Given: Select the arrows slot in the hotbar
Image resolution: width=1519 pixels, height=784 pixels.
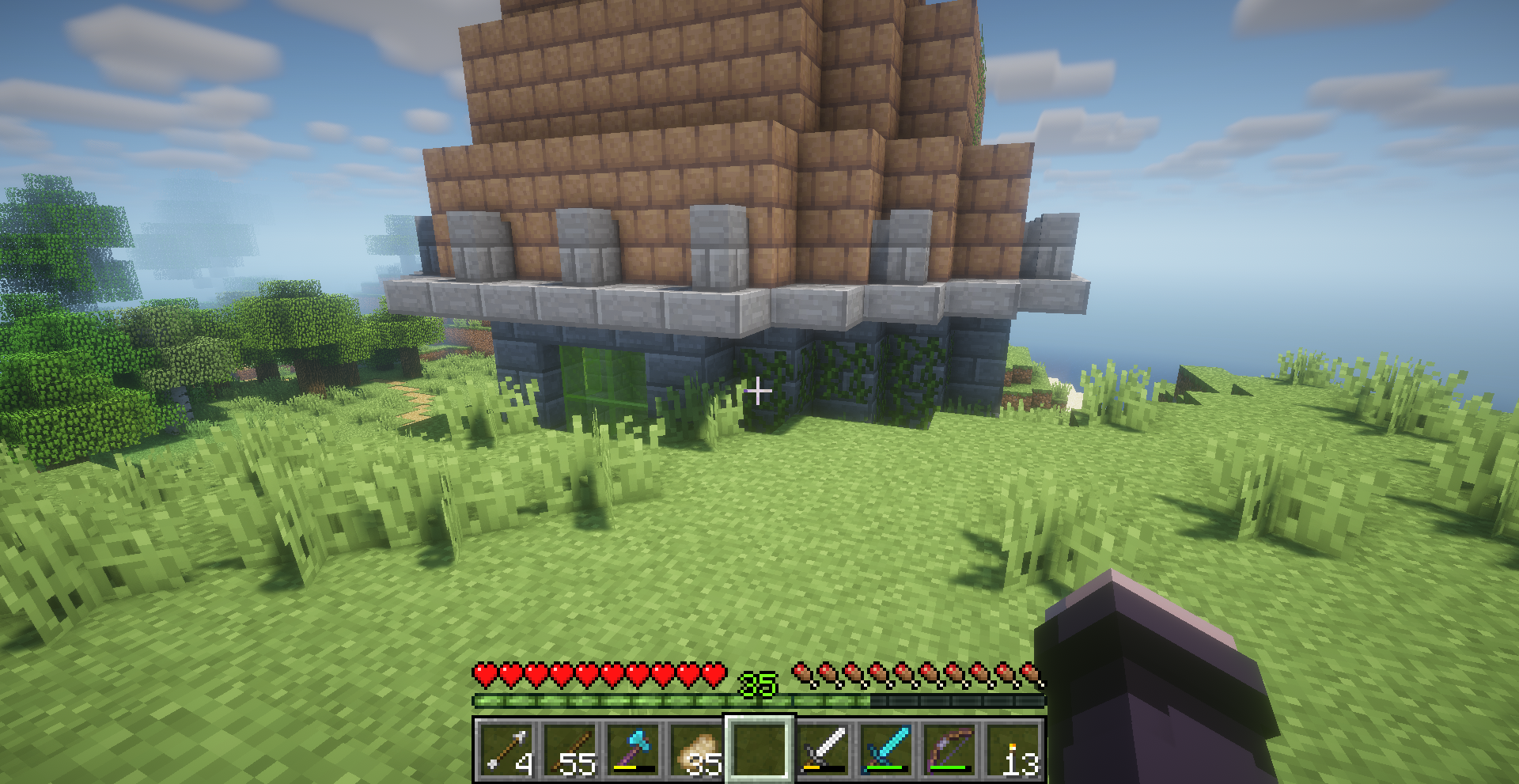Looking at the screenshot, I should [506, 749].
